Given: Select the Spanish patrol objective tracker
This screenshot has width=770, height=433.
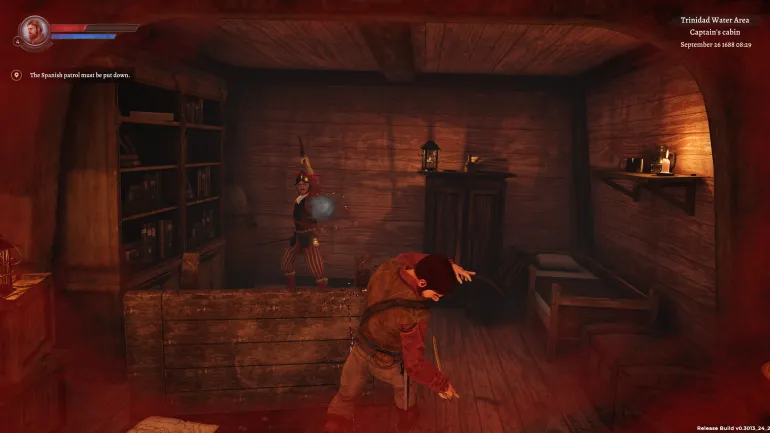Looking at the screenshot, I should click(x=72, y=75).
